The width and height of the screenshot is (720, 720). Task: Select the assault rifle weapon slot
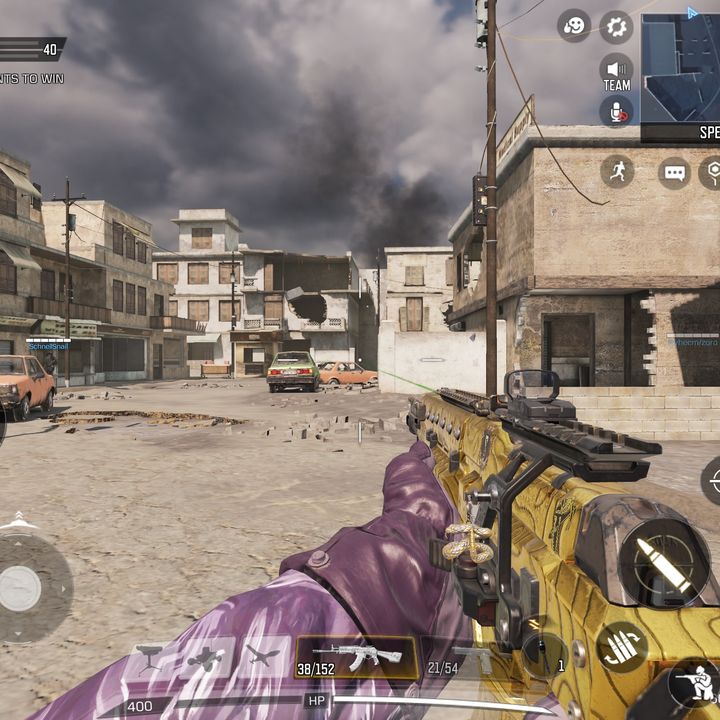(x=356, y=657)
